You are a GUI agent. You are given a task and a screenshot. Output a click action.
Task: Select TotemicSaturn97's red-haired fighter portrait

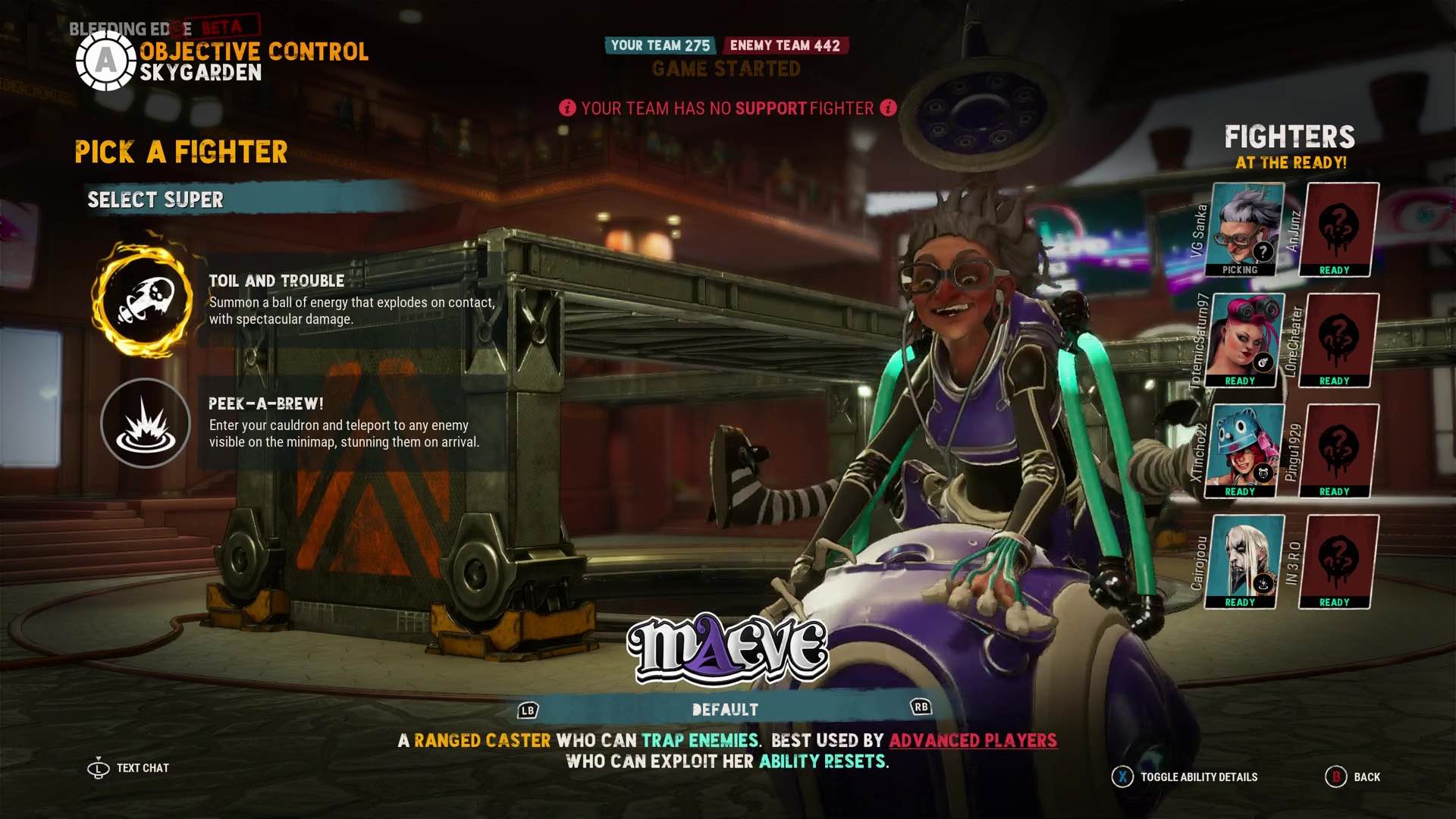(1245, 340)
